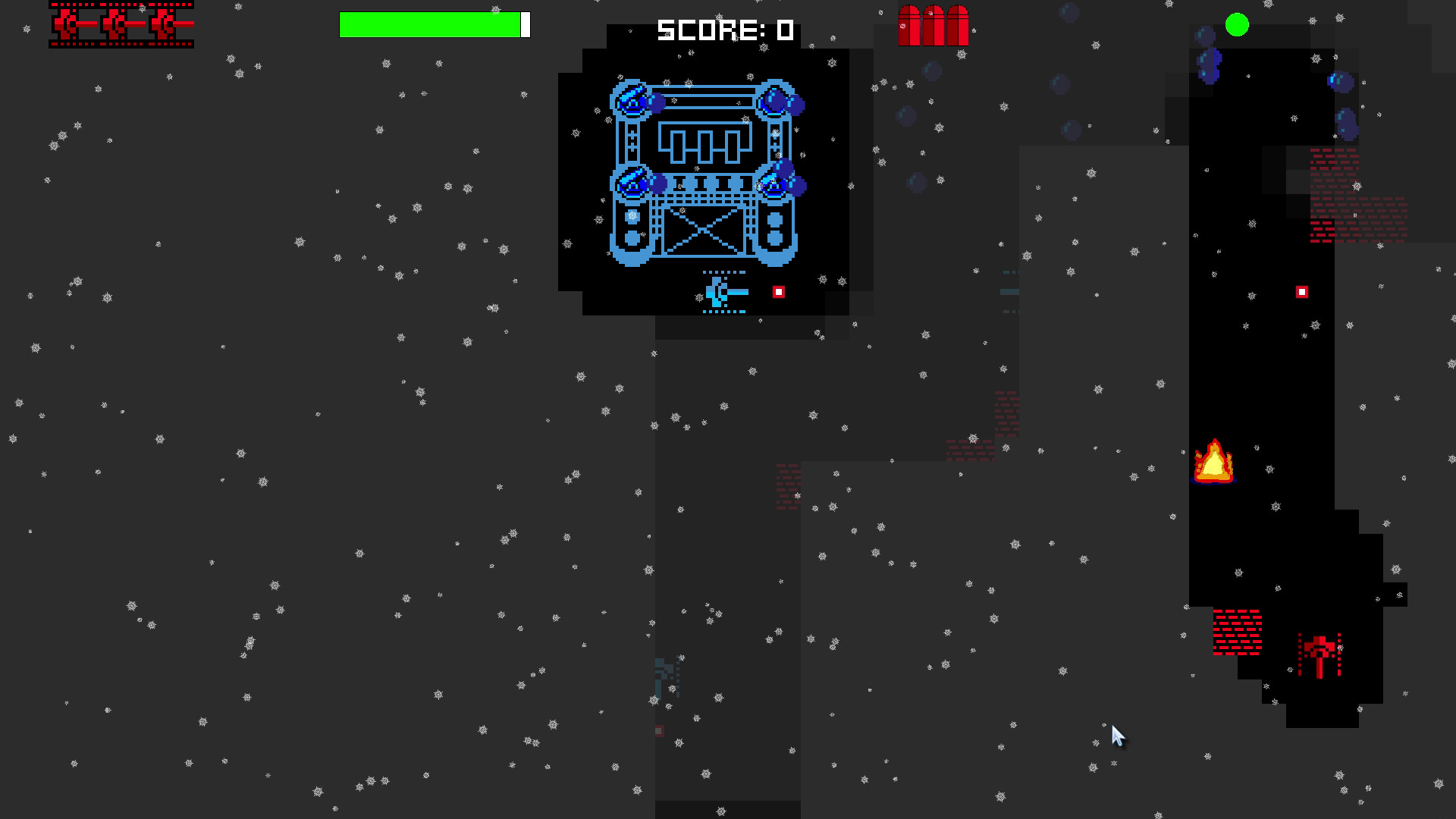Select the first red bomb icon
This screenshot has height=819, width=1456.
908,25
